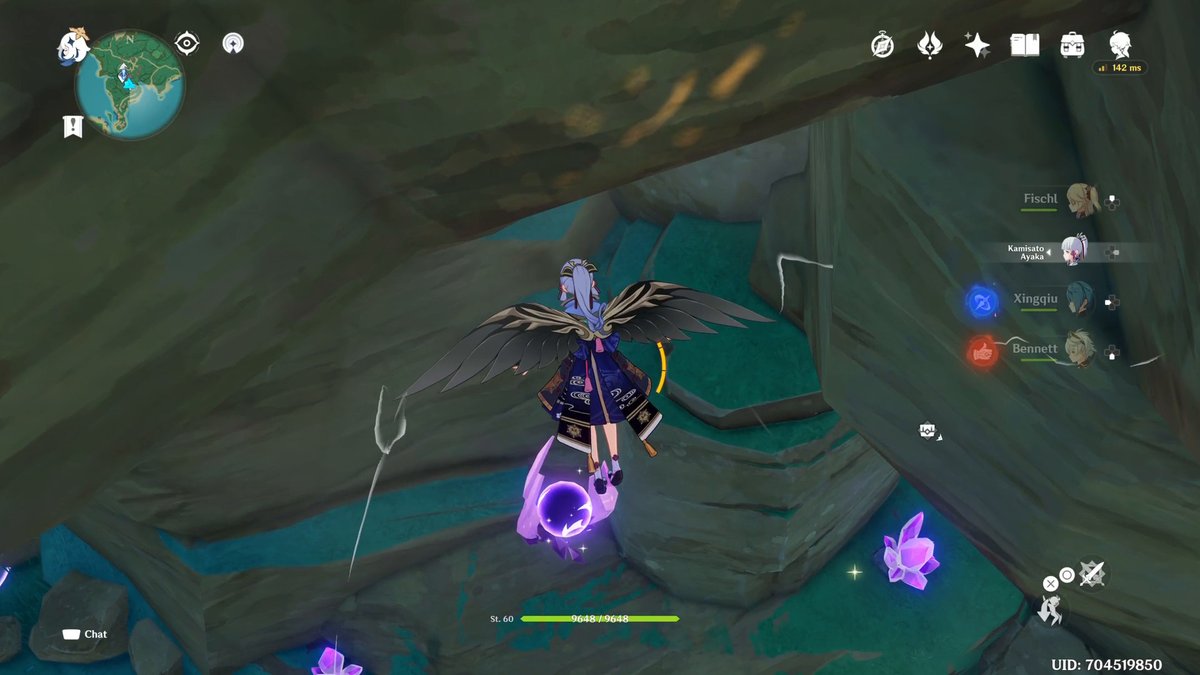Image resolution: width=1200 pixels, height=675 pixels.
Task: Open the Adventurer Handbook book icon
Action: tap(1025, 45)
